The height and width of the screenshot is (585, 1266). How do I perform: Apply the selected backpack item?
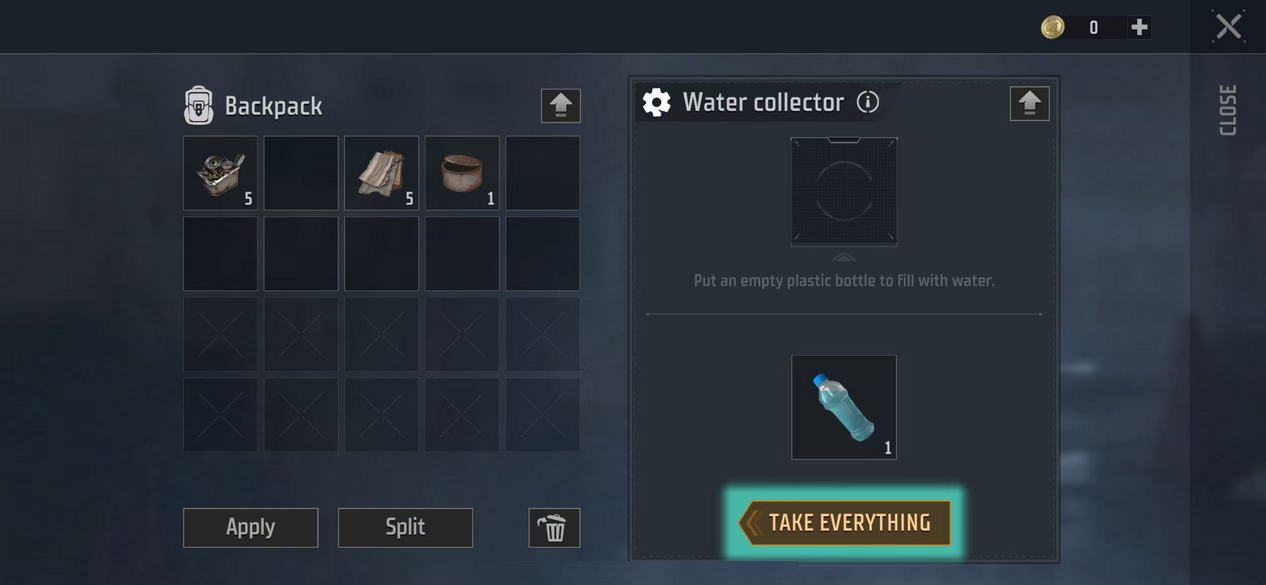point(250,527)
